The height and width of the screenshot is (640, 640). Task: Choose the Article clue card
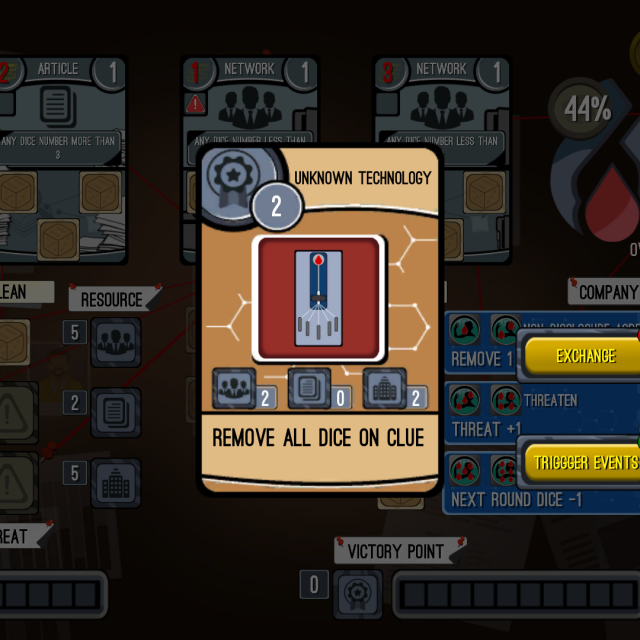click(x=62, y=150)
